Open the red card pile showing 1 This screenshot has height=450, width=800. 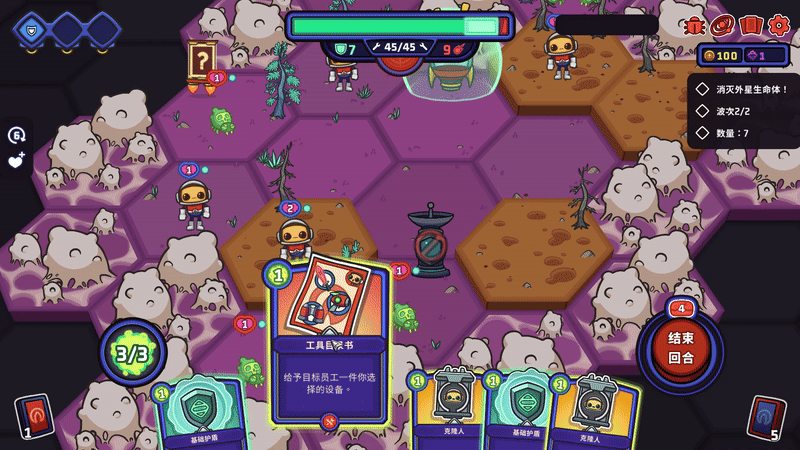(33, 415)
